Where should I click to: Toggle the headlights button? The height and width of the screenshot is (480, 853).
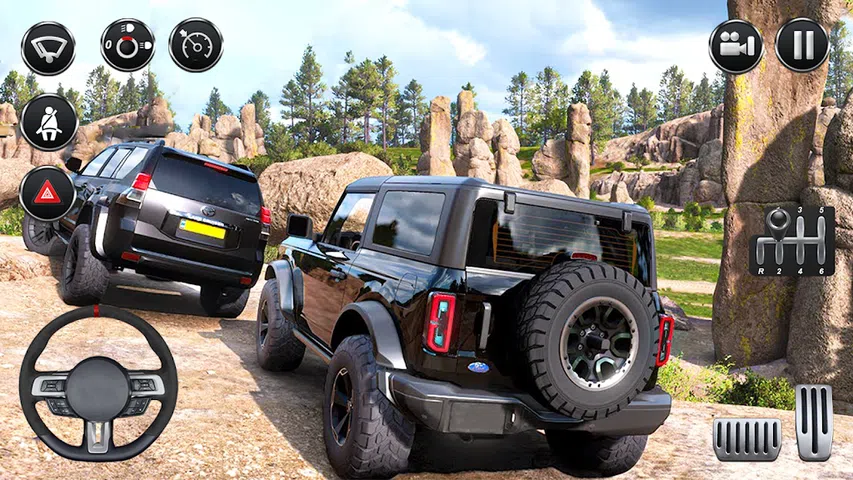click(128, 45)
